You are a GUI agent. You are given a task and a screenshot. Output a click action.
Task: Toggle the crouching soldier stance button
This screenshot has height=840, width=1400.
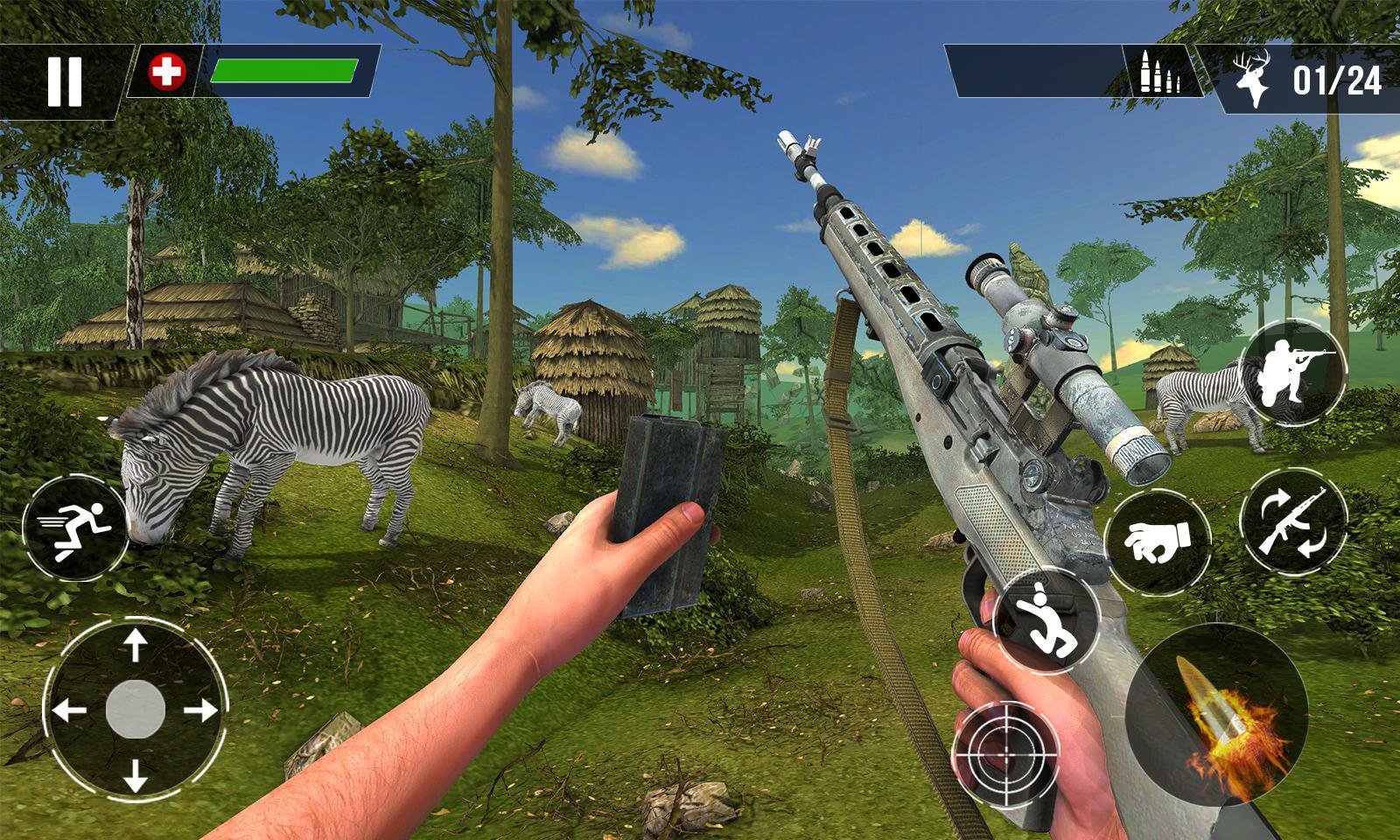tap(1292, 373)
